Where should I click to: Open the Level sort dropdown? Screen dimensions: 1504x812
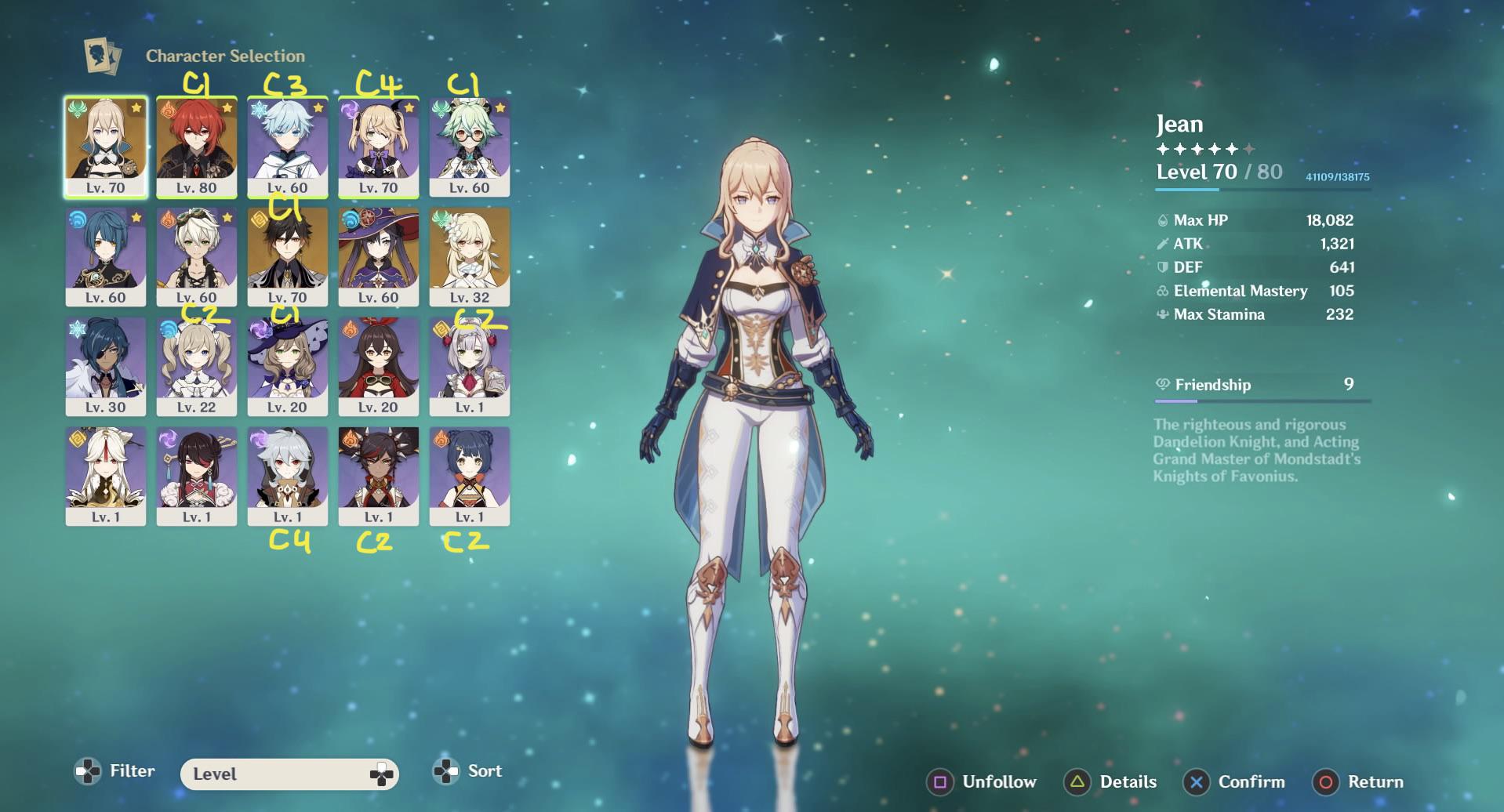tap(289, 774)
